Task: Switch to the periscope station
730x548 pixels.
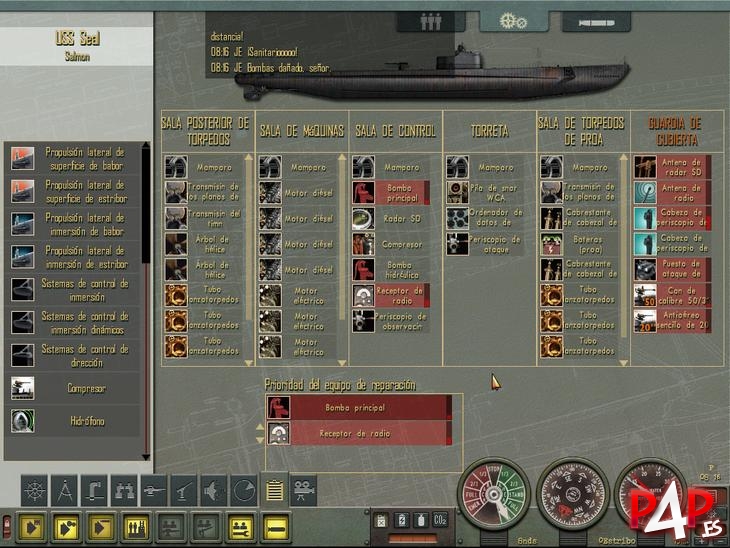Action: coord(94,490)
